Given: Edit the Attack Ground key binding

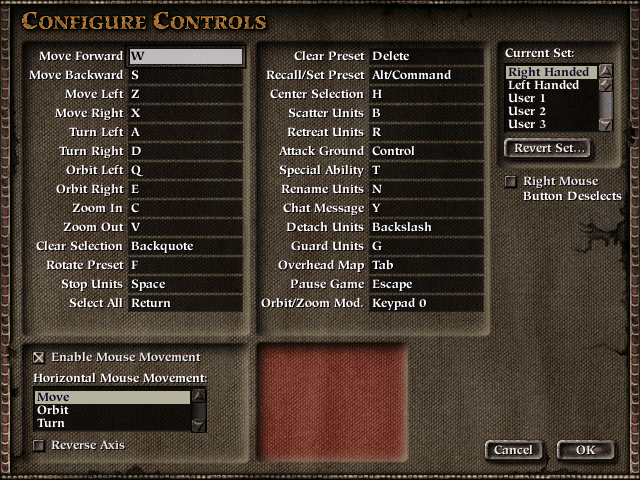Looking at the screenshot, I should (x=426, y=151).
